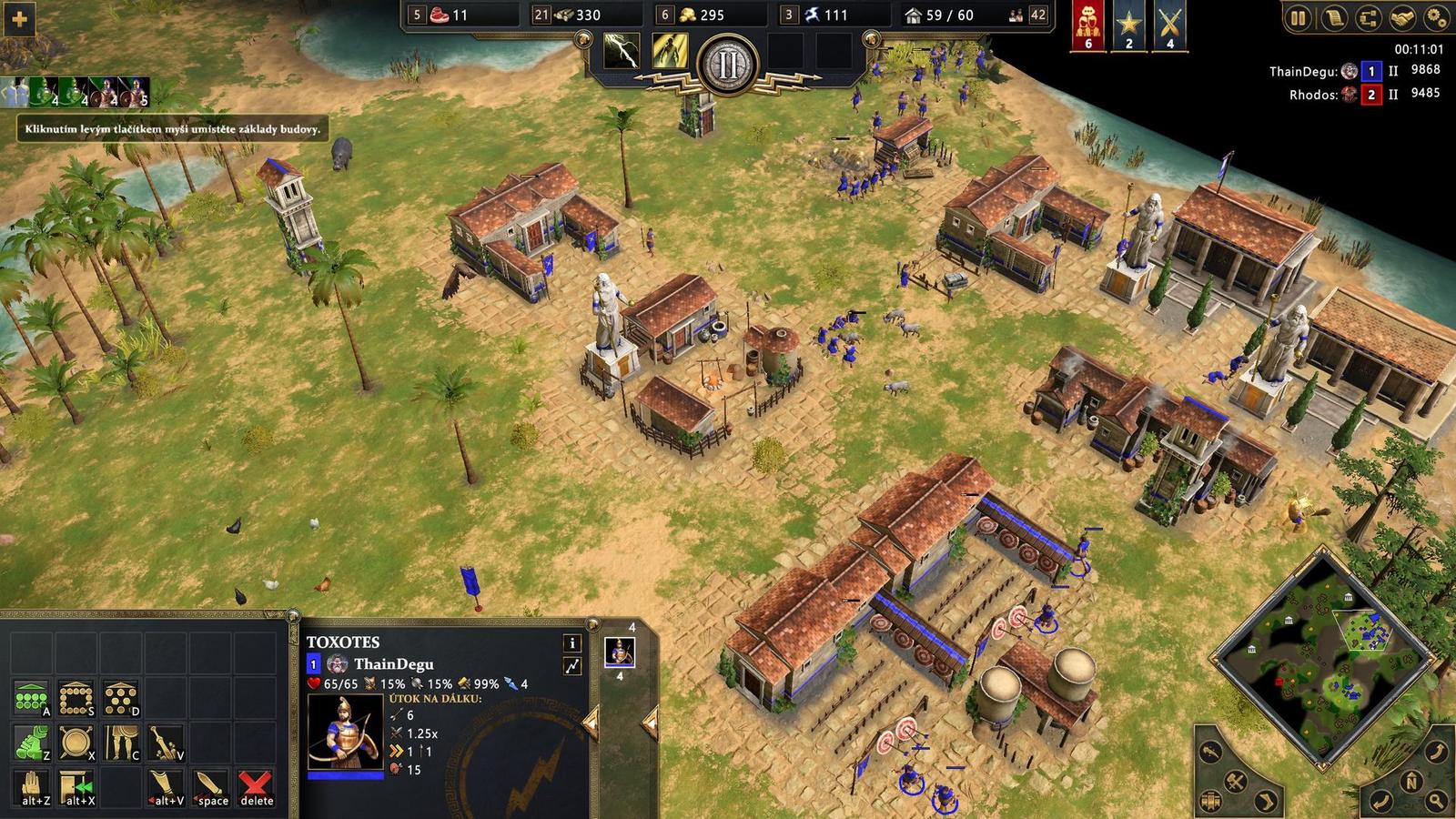Image resolution: width=1456 pixels, height=819 pixels.
Task: Reset camera north with the compass button
Action: click(x=1411, y=781)
